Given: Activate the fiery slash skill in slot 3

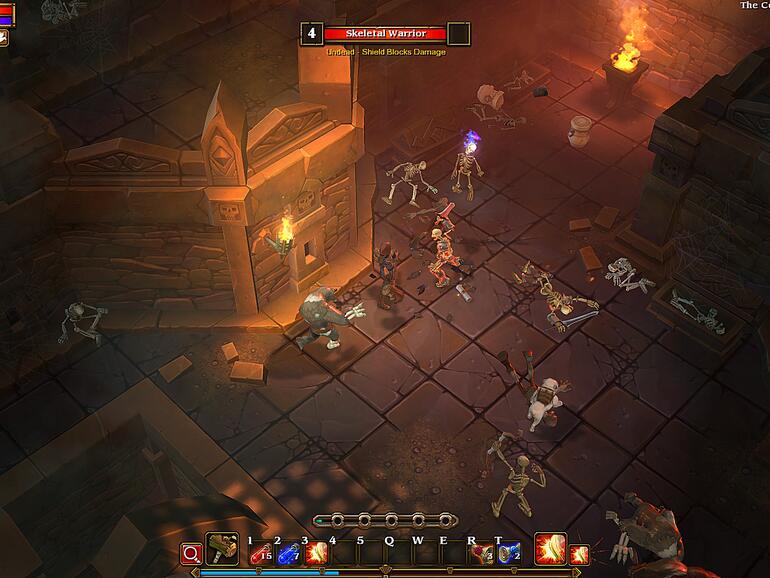Looking at the screenshot, I should pos(316,552).
